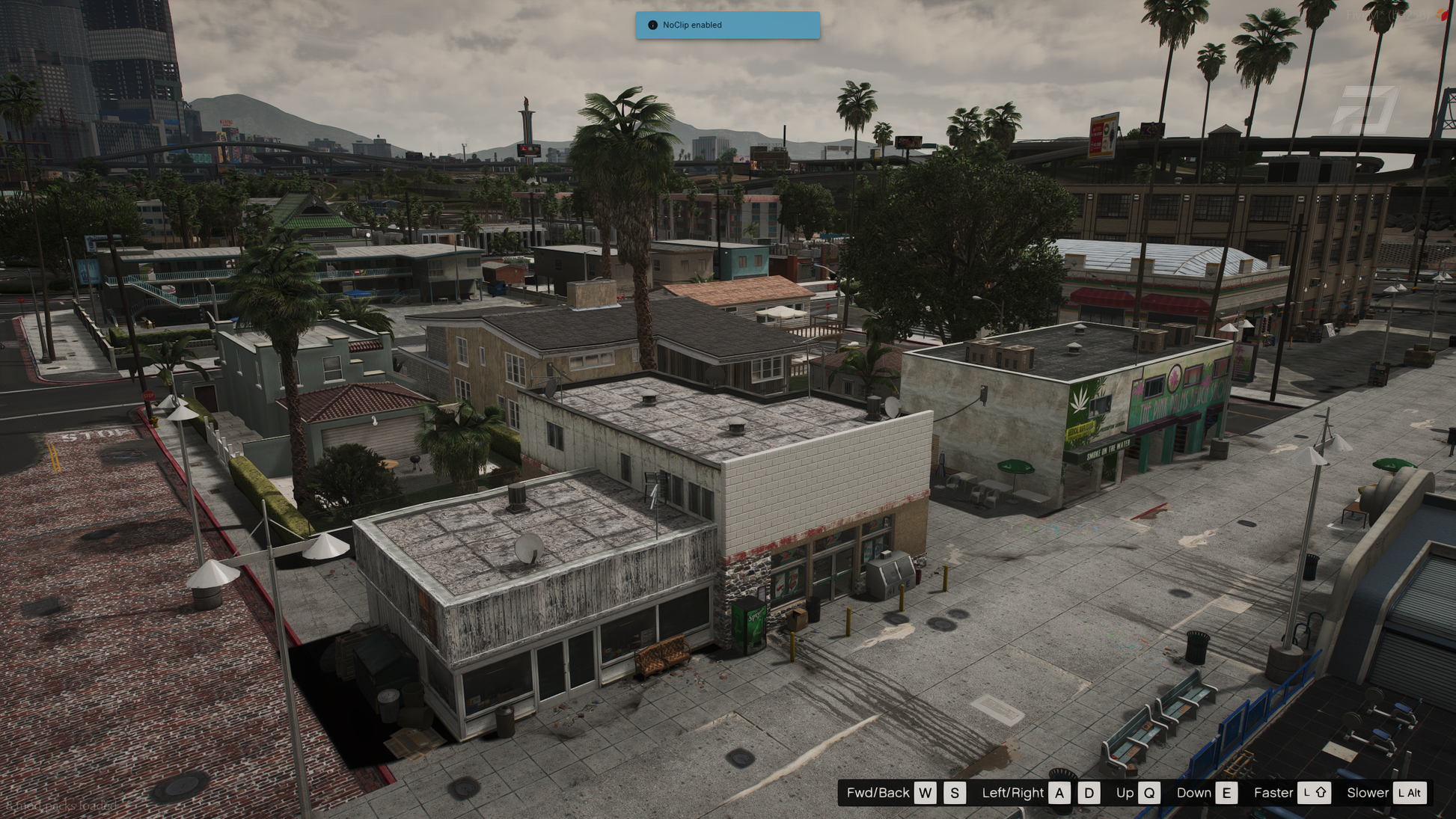Image resolution: width=1456 pixels, height=819 pixels.
Task: Dismiss the NoClip enabled notification
Action: pos(727,25)
